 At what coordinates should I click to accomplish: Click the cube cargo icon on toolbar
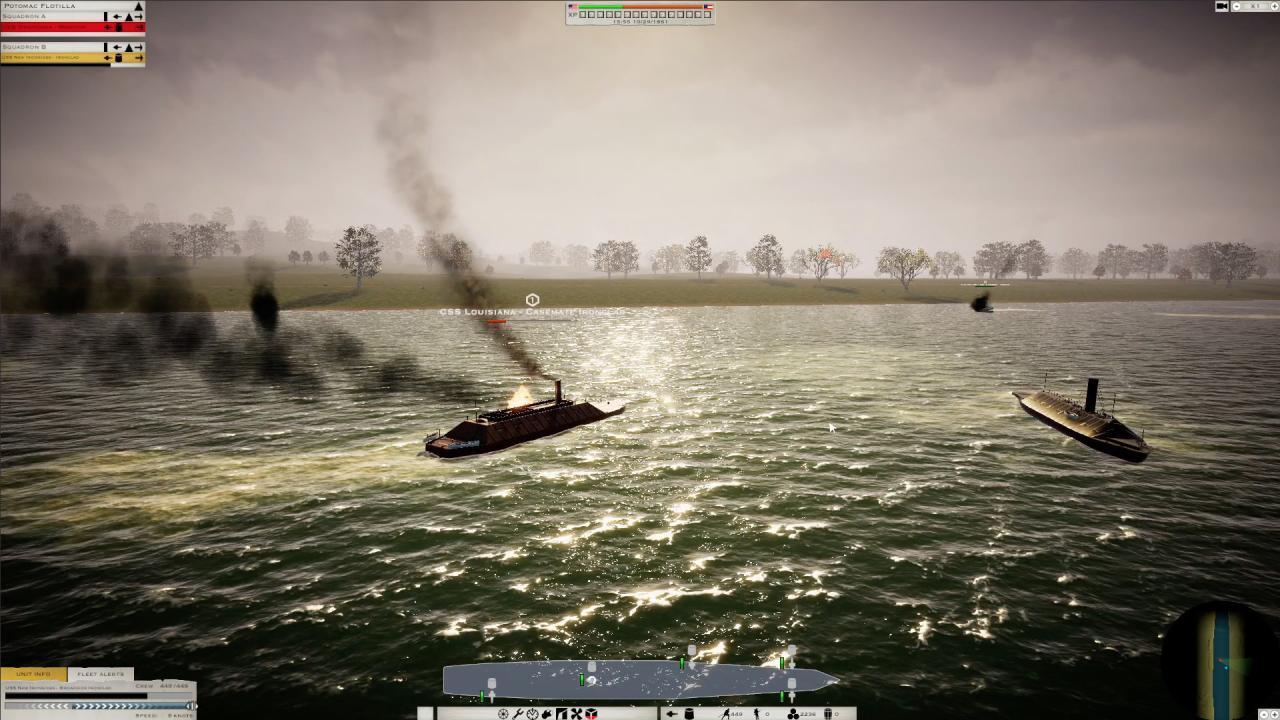[590, 713]
